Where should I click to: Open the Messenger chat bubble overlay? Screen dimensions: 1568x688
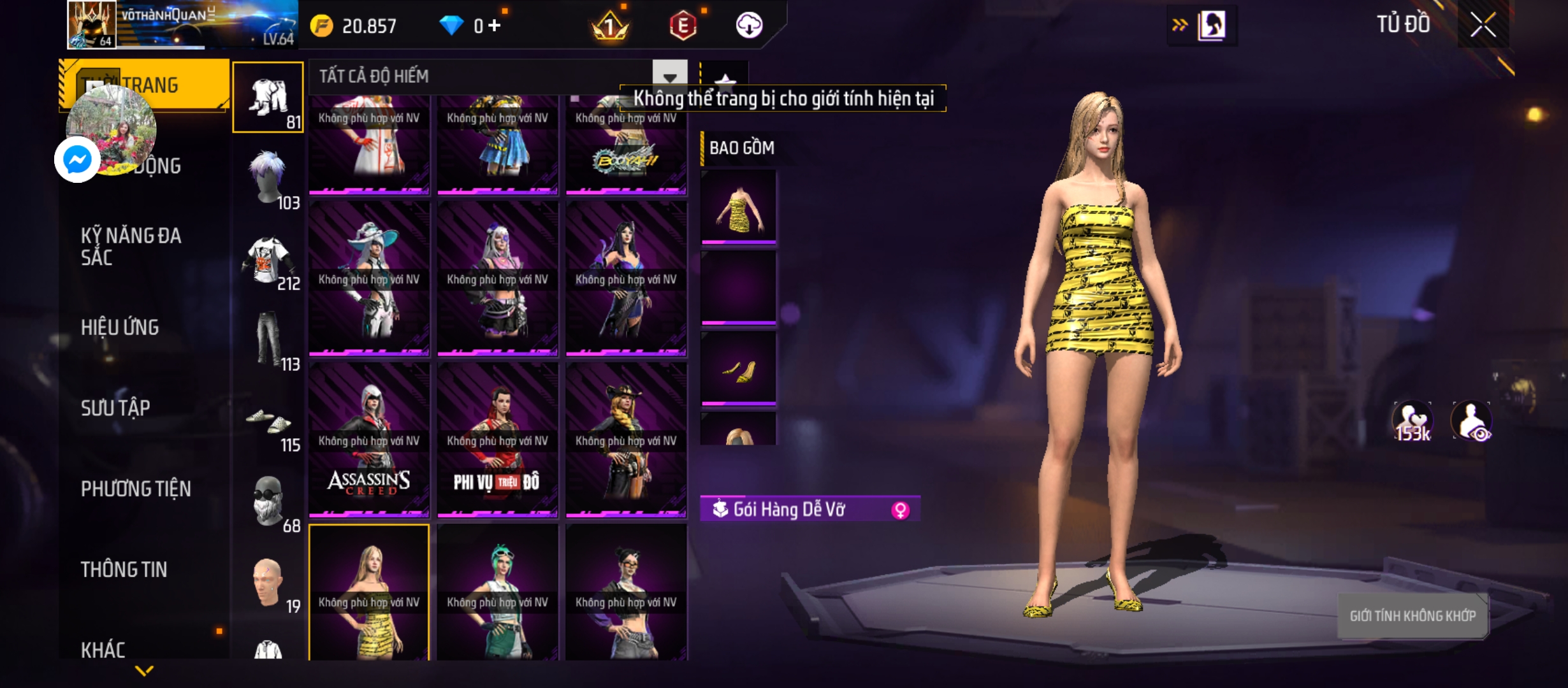click(x=77, y=159)
